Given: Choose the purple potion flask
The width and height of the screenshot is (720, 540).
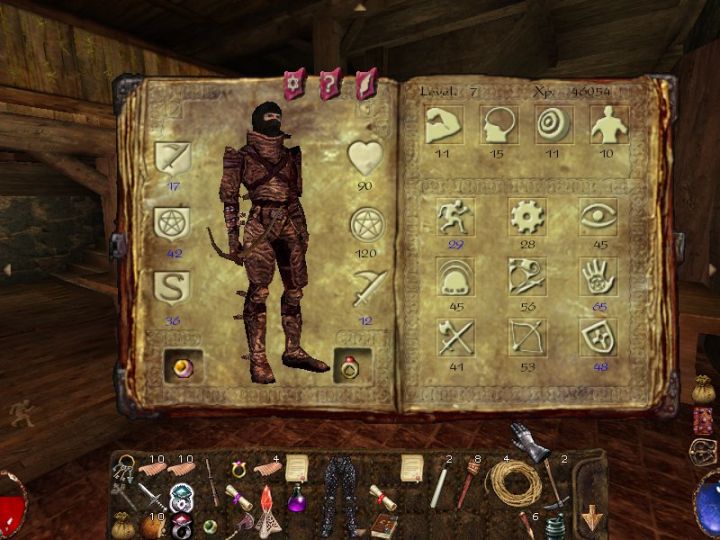Looking at the screenshot, I should point(296,499).
